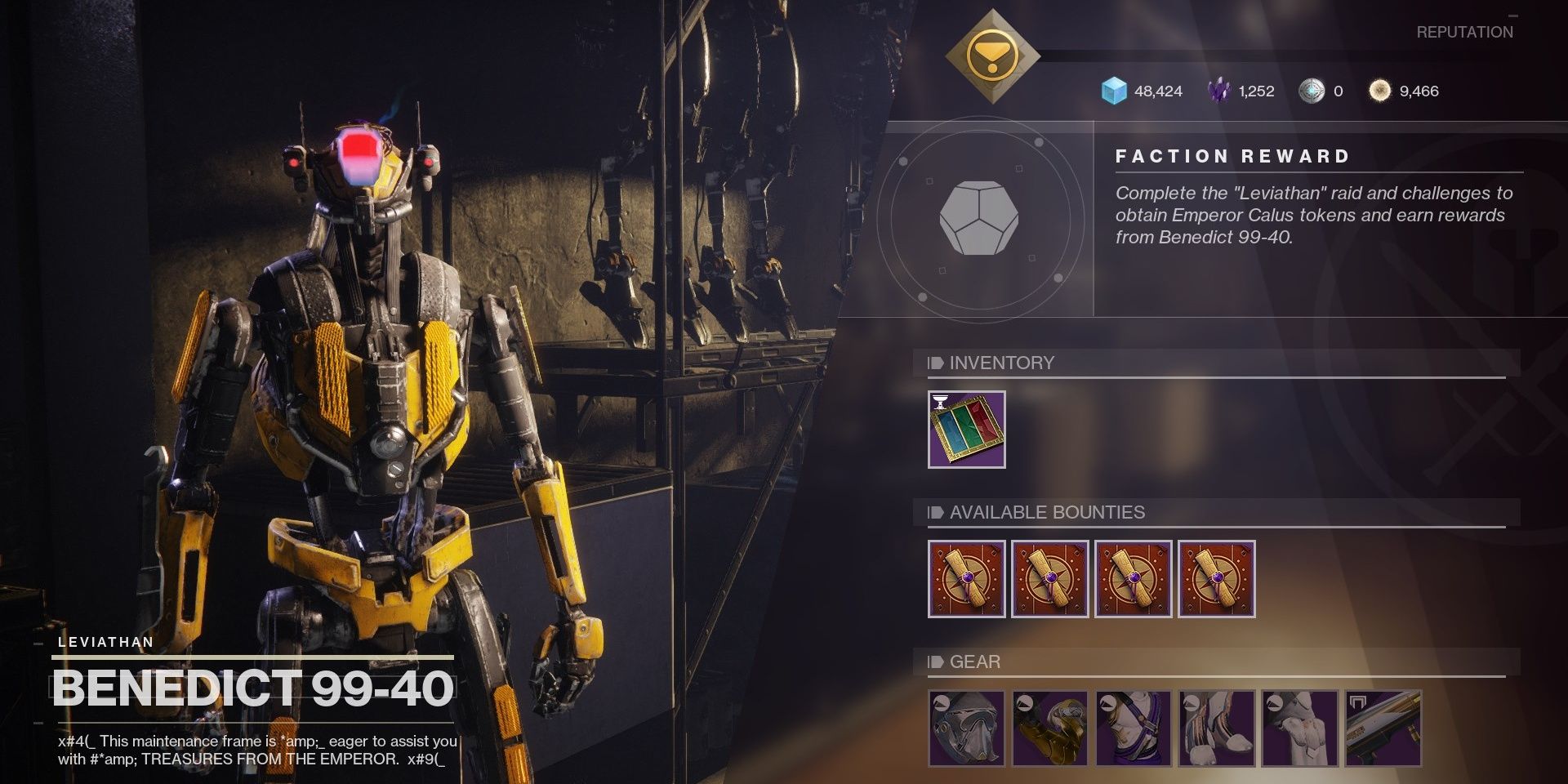Click the Leviathan location label
Viewport: 1568px width, 784px height.
[105, 643]
